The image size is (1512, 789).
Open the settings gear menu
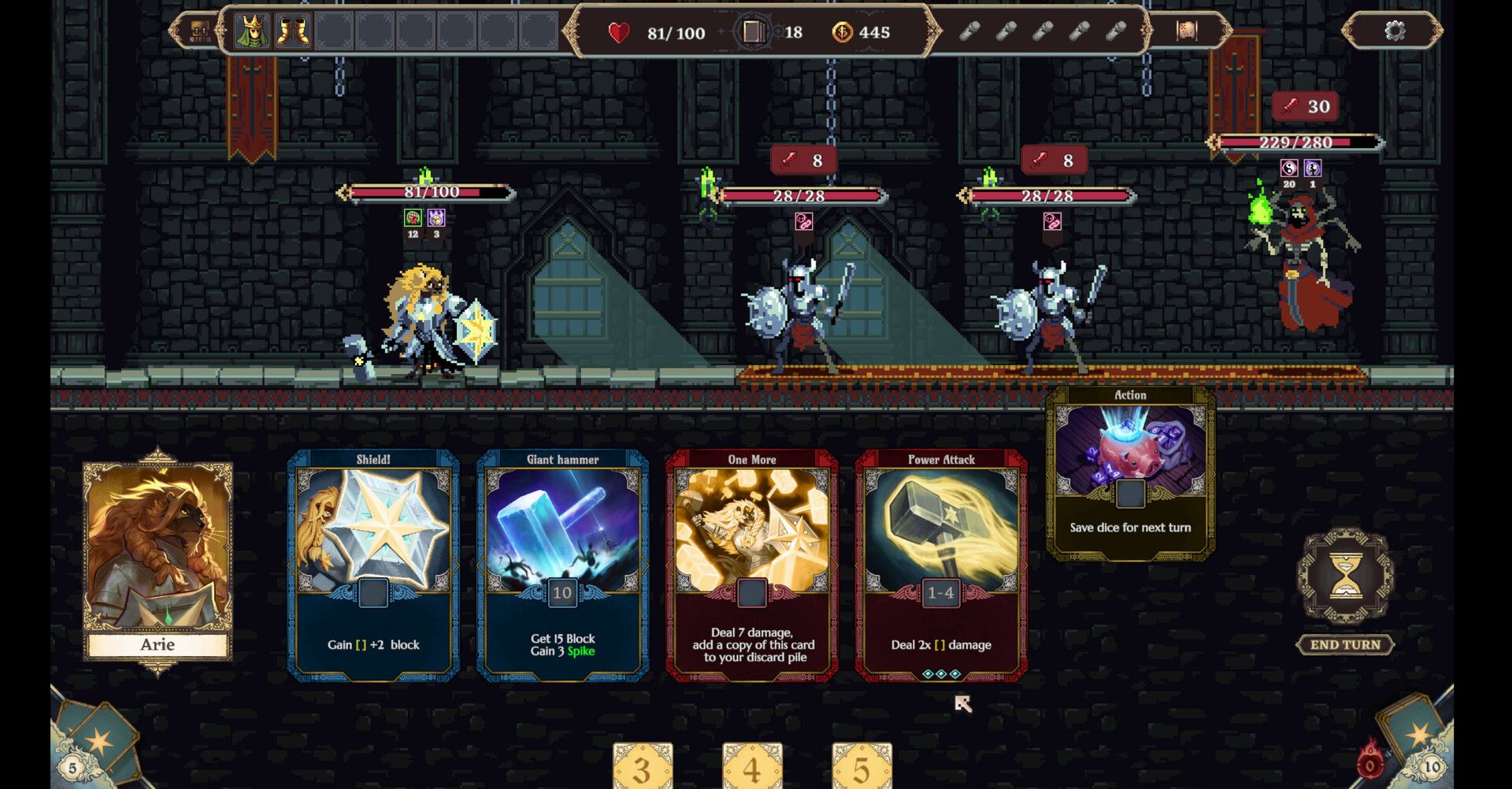click(x=1395, y=30)
